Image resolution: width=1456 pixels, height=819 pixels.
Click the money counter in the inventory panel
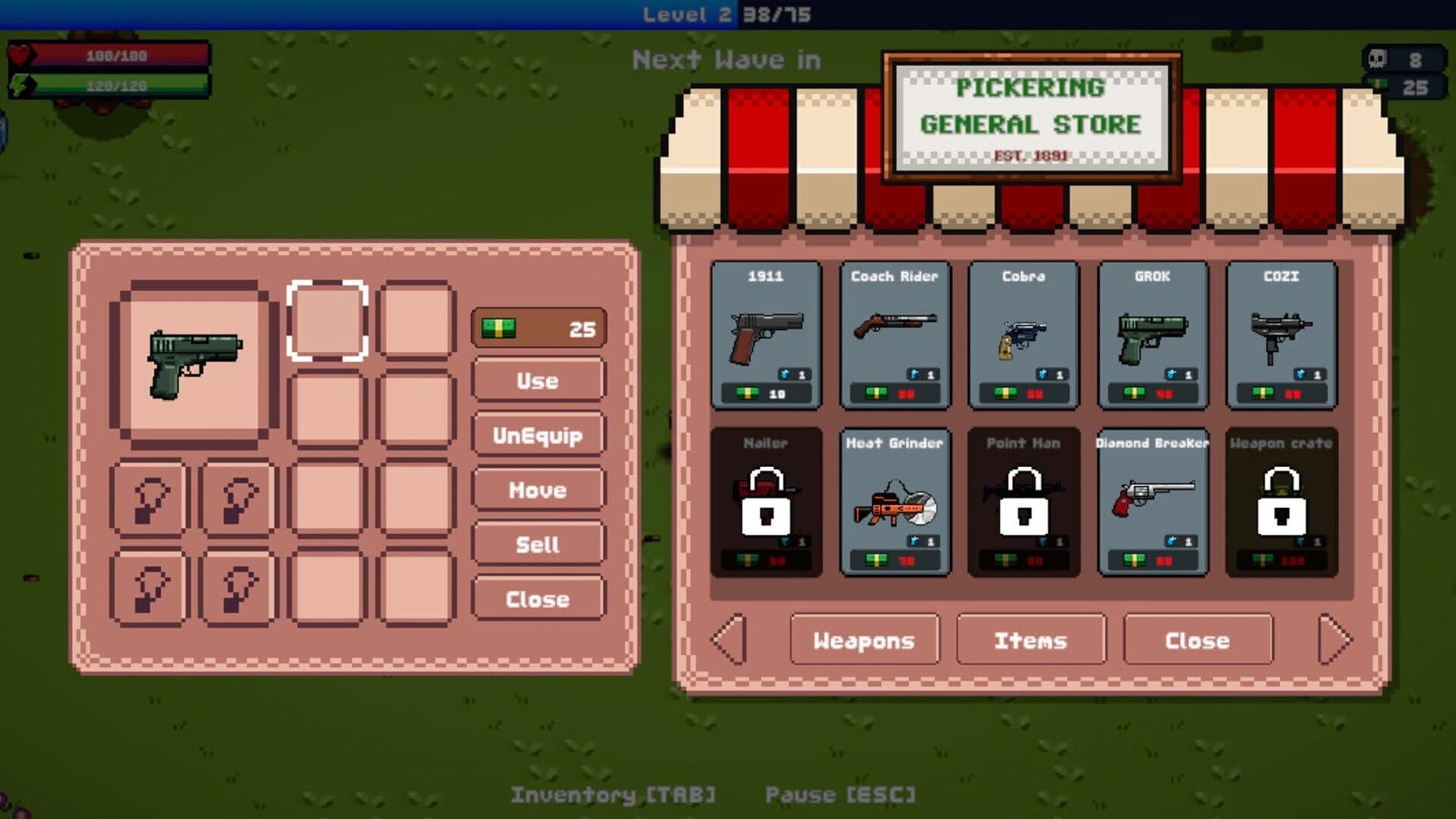coord(538,326)
